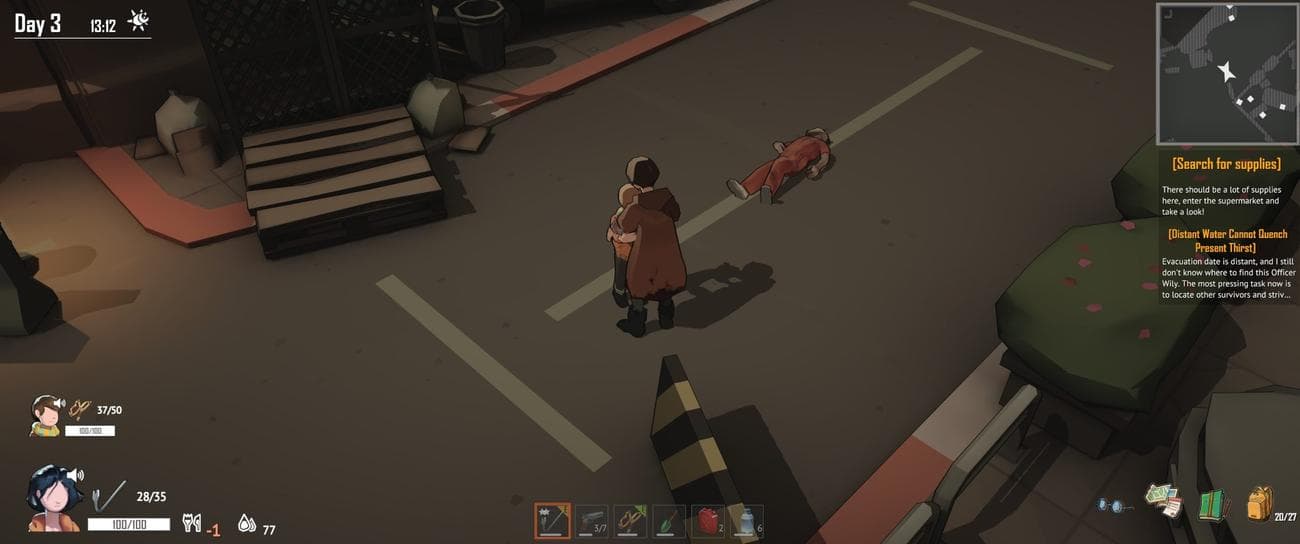Select the highlighted melee weapon slot
The height and width of the screenshot is (544, 1300).
[x=552, y=521]
